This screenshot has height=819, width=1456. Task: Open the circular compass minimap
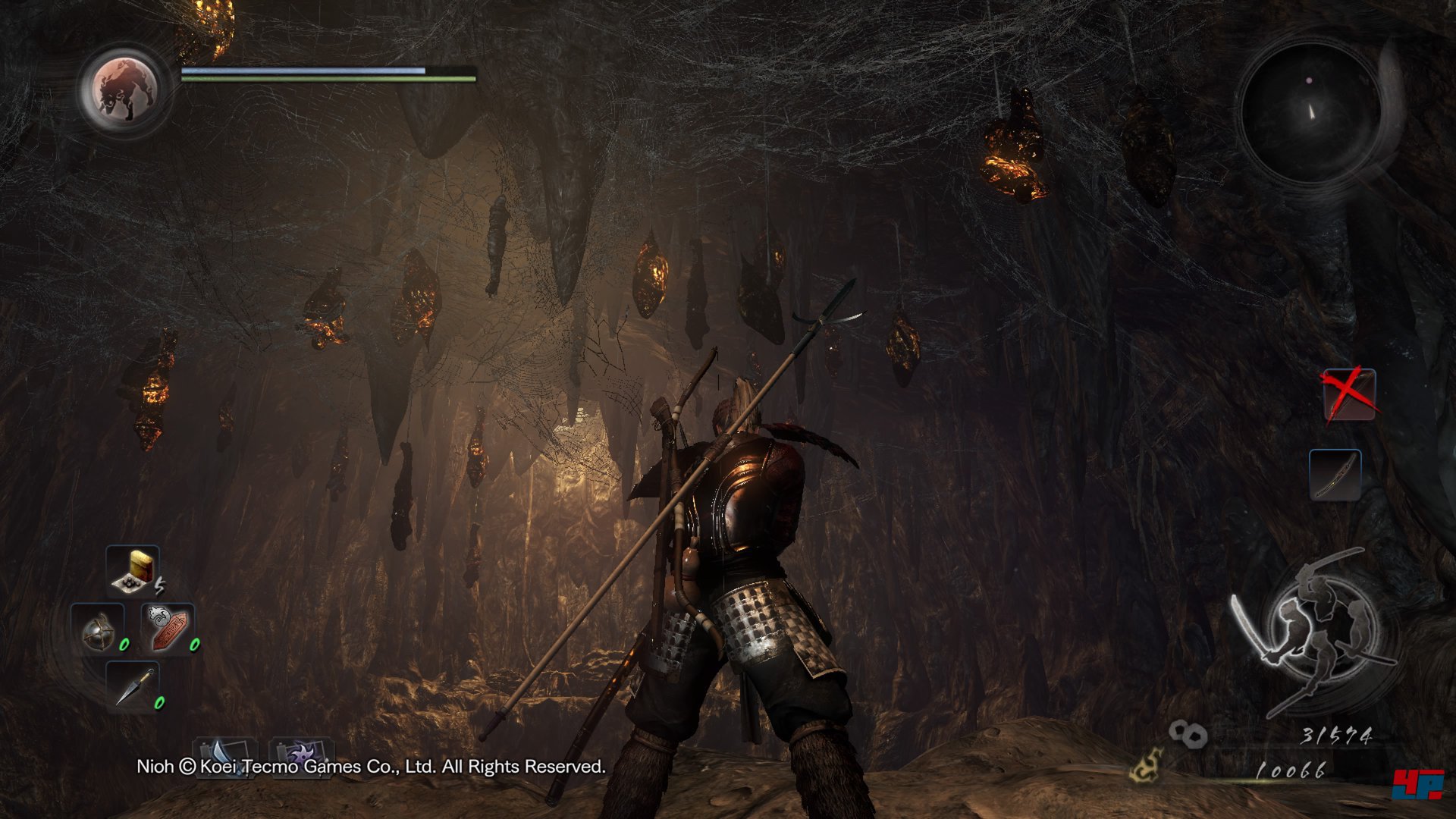coord(1310,111)
